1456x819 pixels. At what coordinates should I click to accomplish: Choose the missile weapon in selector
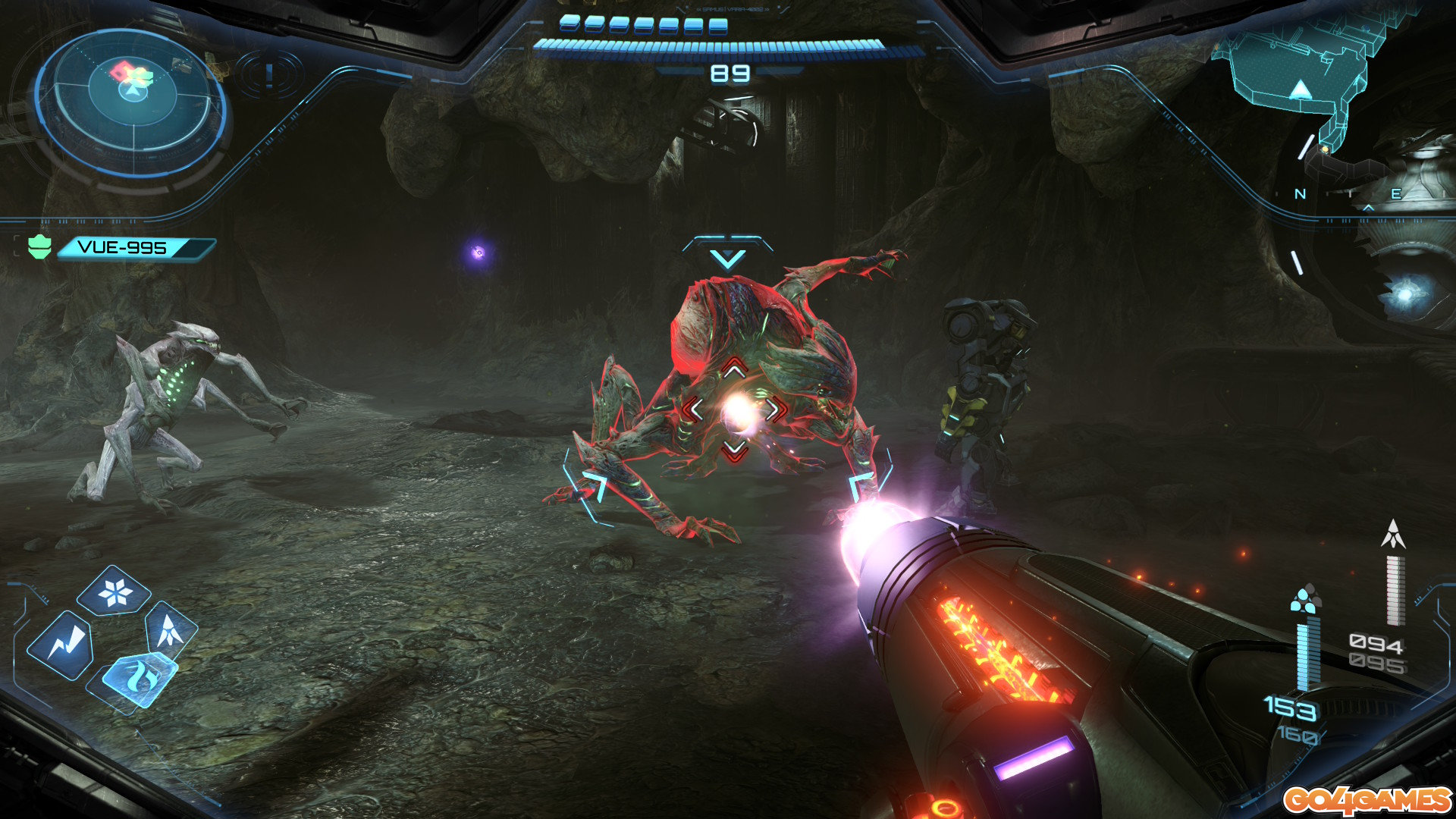click(x=171, y=629)
